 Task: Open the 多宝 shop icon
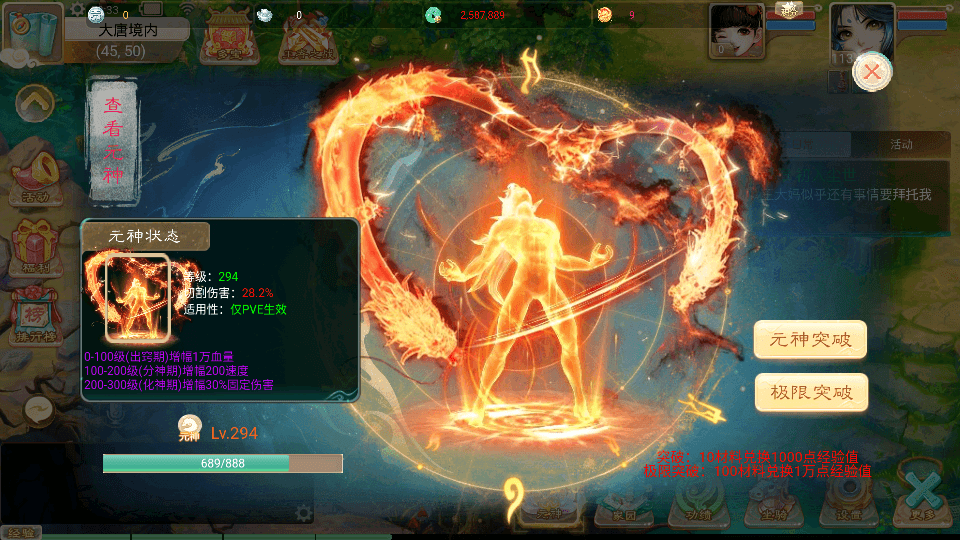[x=226, y=40]
